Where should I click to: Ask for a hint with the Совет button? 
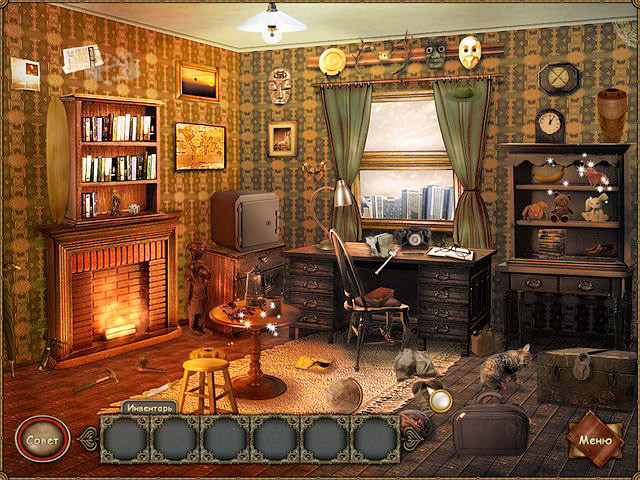pyautogui.click(x=42, y=438)
